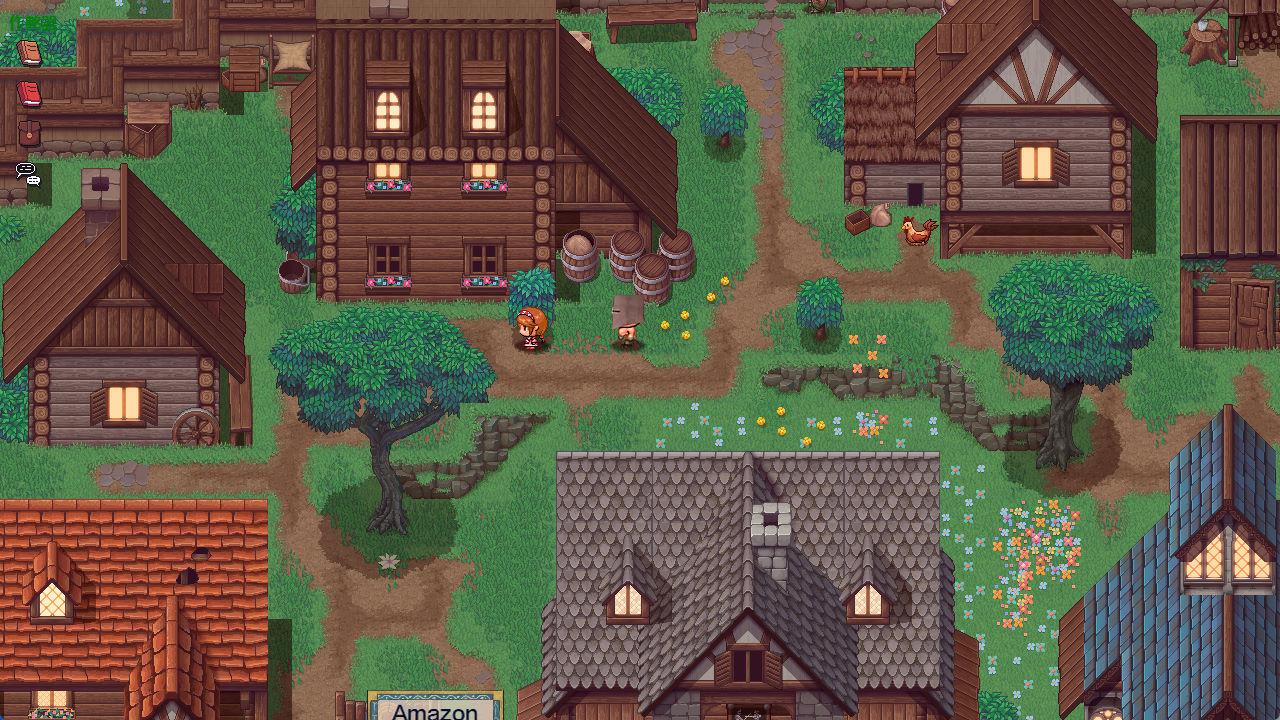Open the brown satchel inventory icon

(29, 133)
